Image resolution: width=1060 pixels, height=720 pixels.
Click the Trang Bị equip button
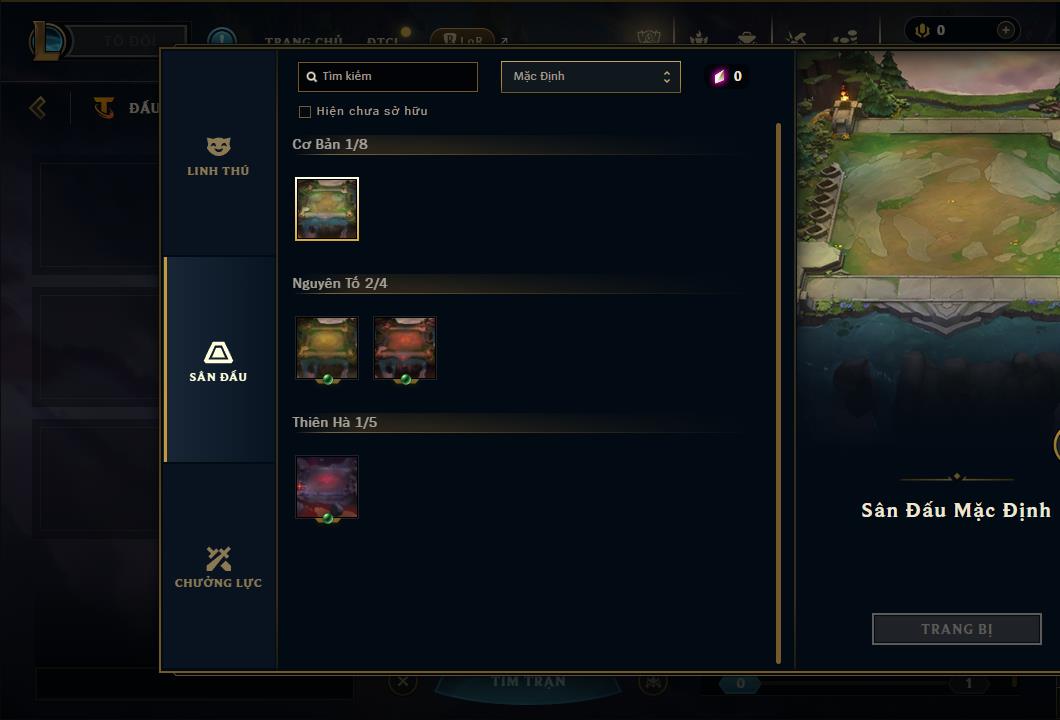[956, 629]
